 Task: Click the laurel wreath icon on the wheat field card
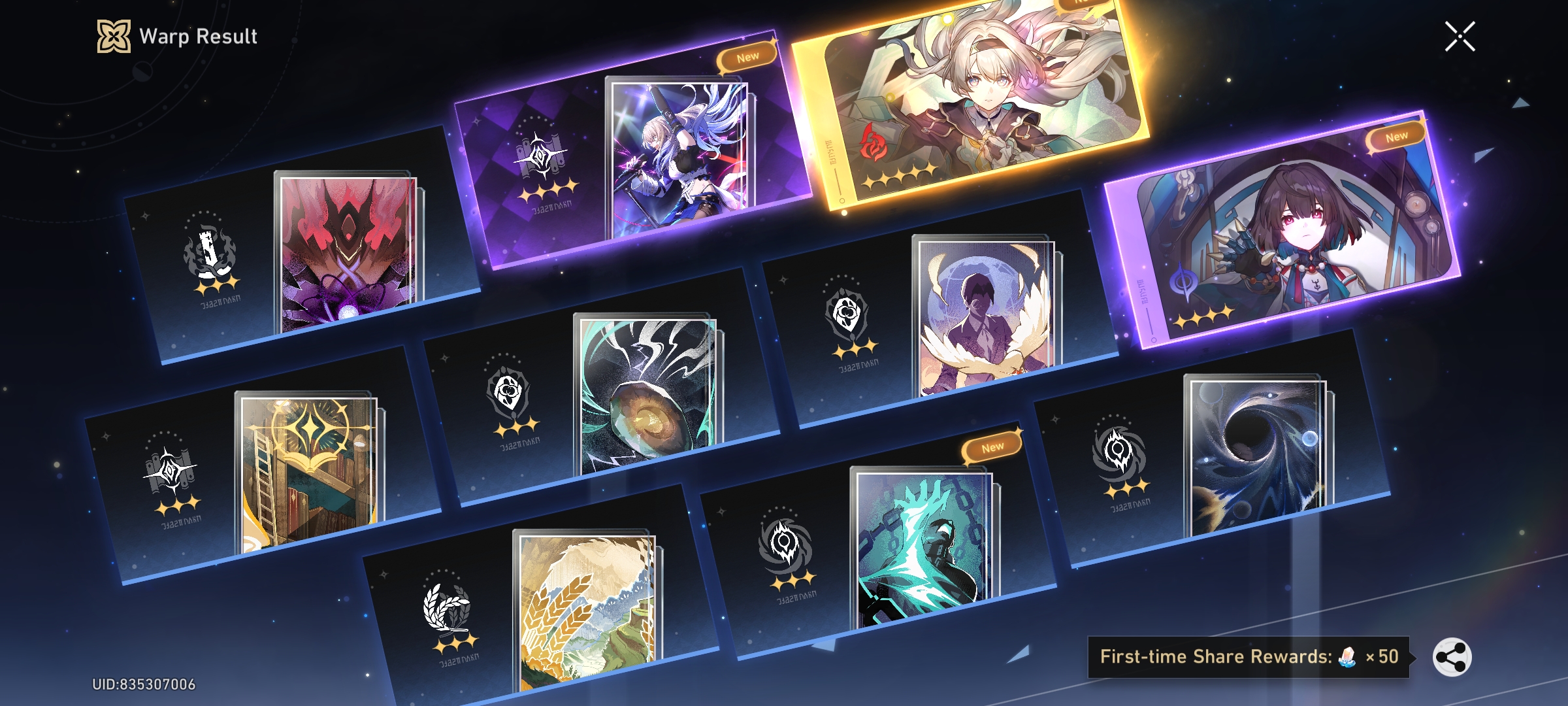pyautogui.click(x=448, y=608)
